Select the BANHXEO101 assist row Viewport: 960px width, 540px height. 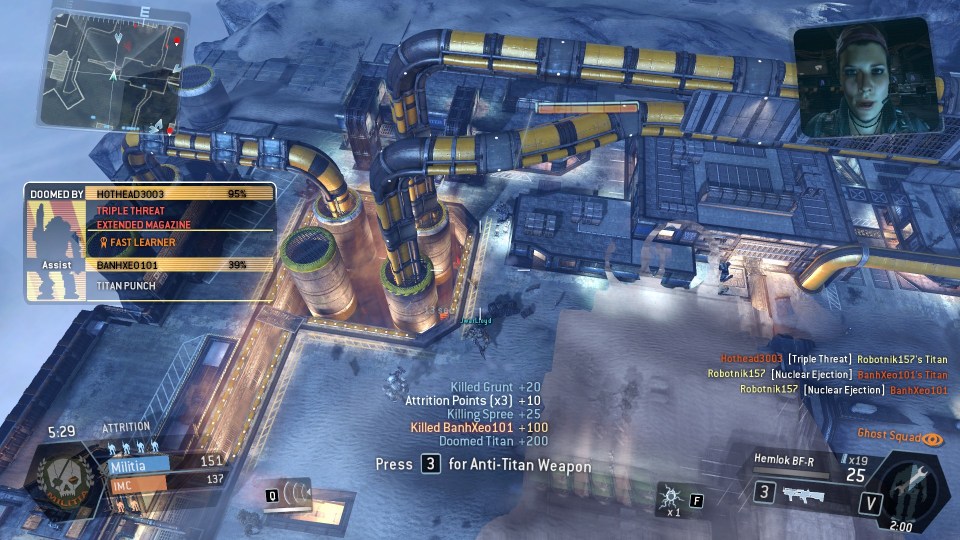coord(180,265)
